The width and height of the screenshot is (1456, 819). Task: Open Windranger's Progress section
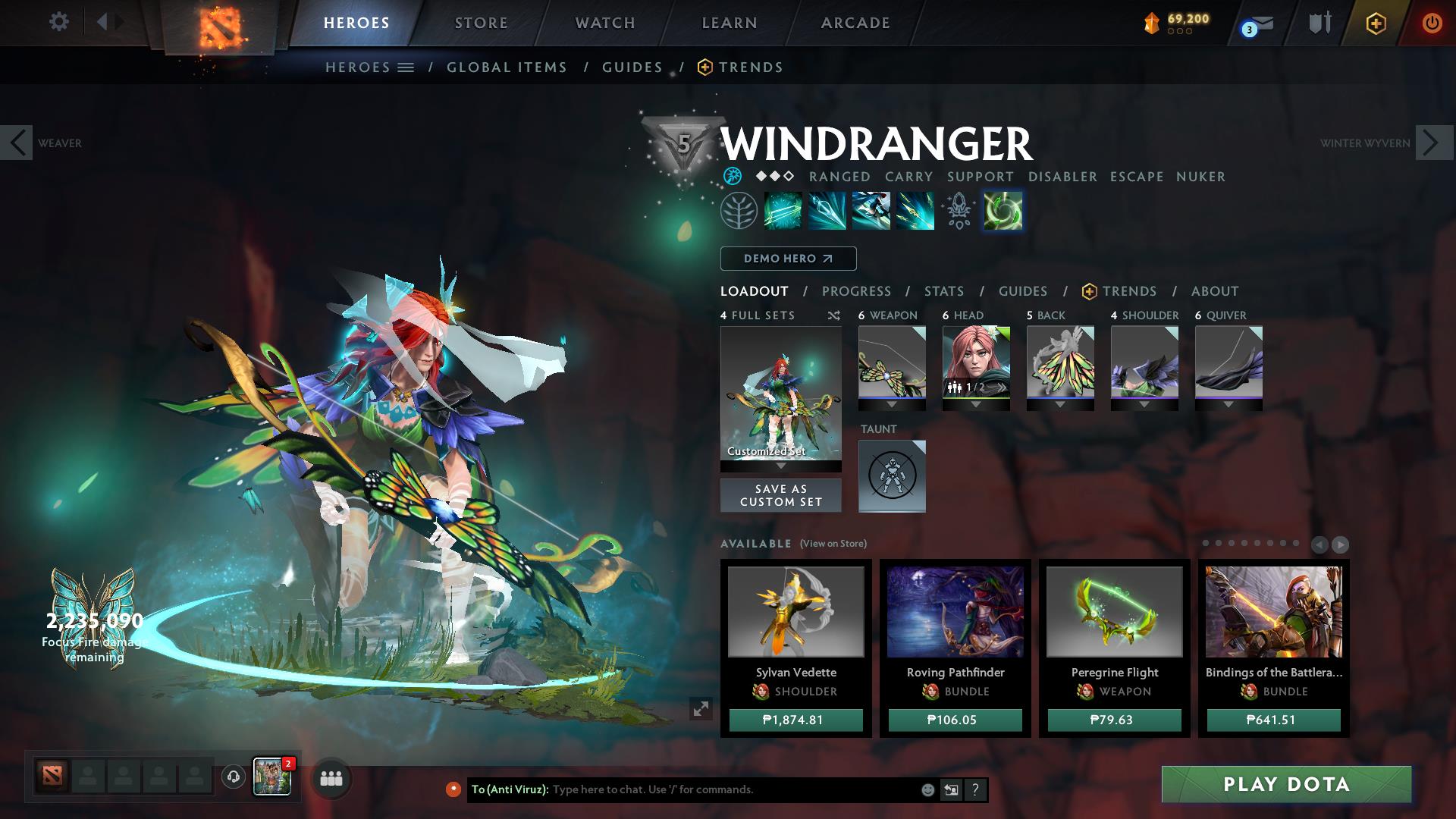coord(856,291)
